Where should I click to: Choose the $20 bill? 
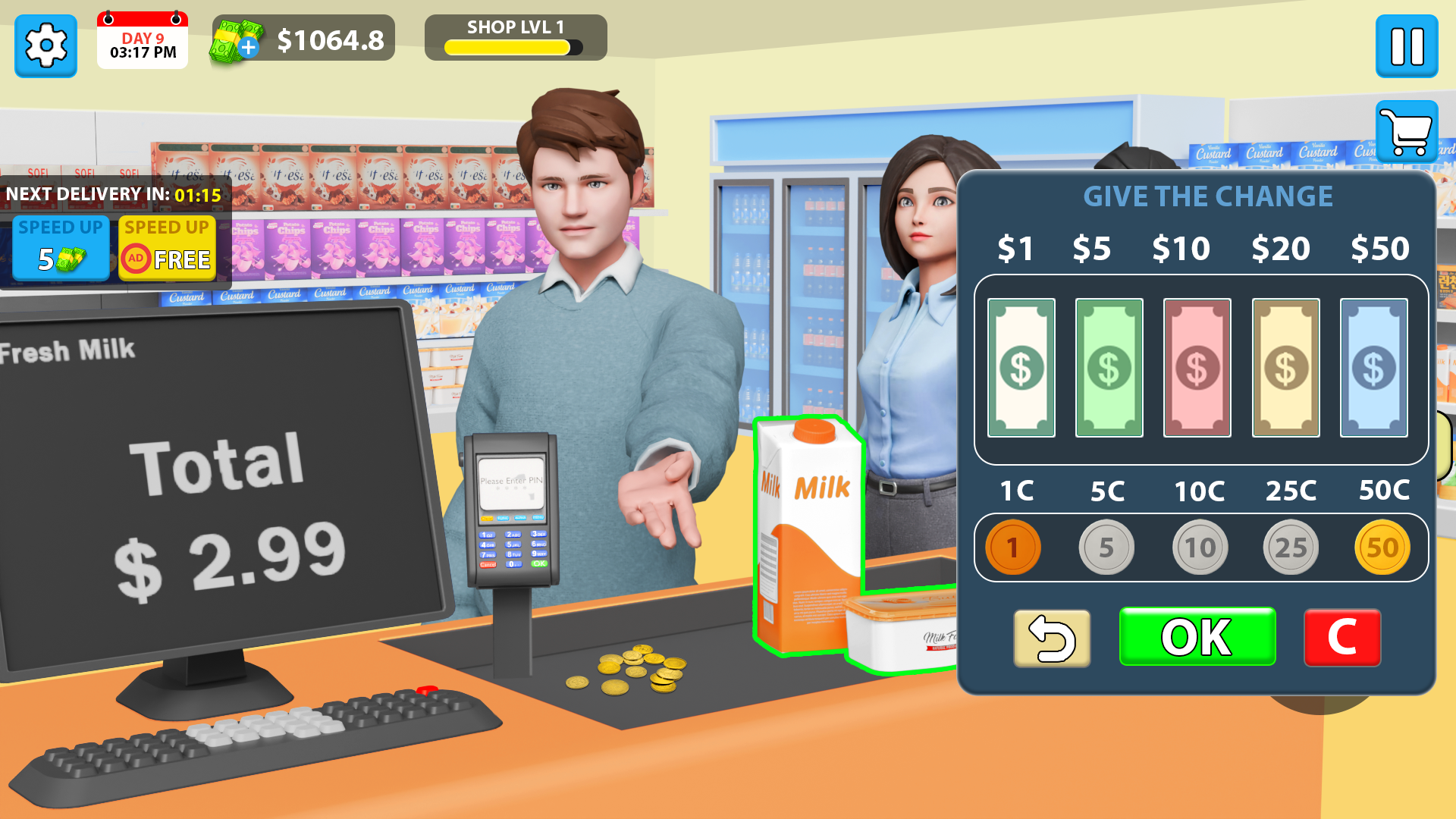click(1285, 368)
